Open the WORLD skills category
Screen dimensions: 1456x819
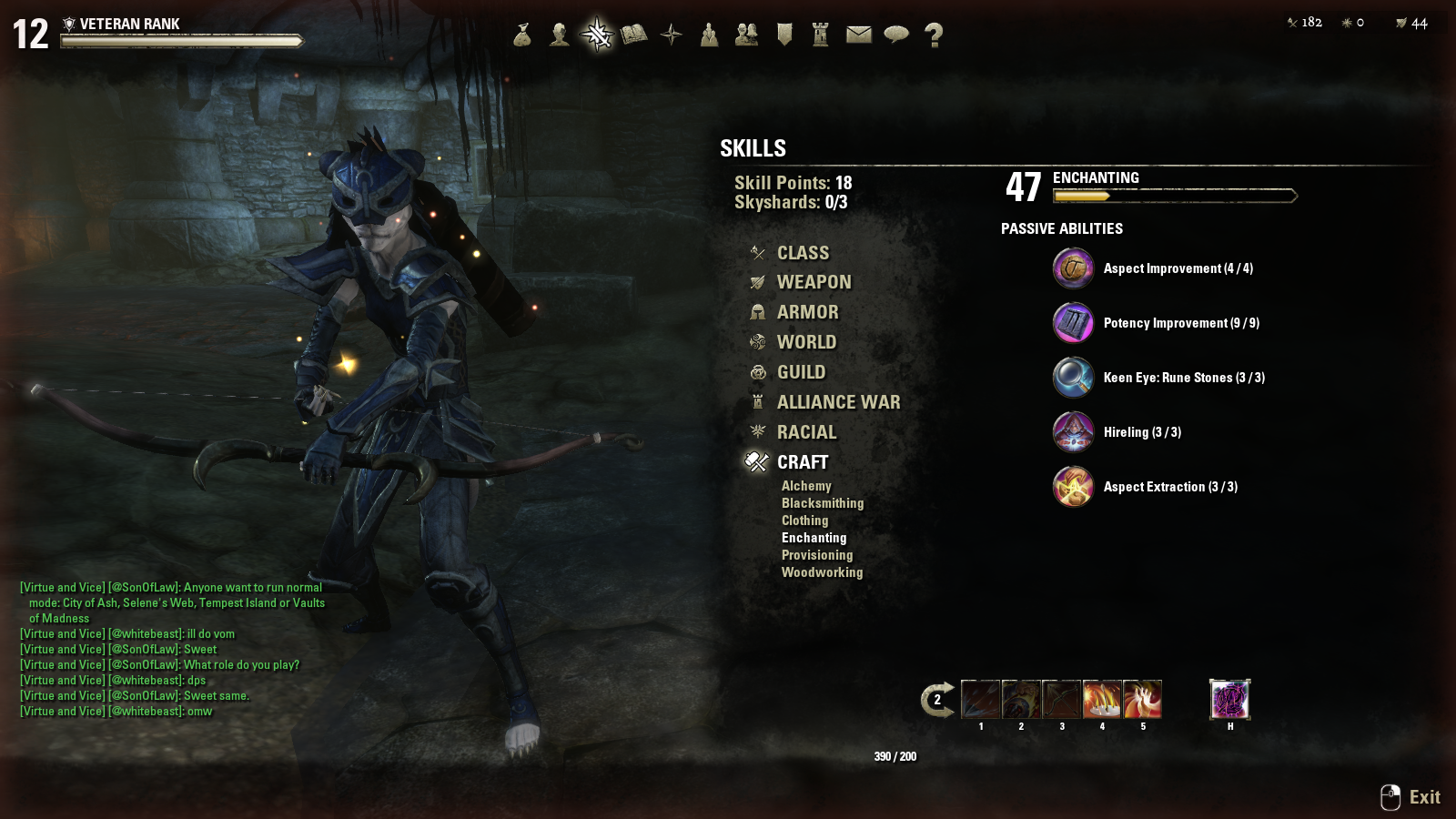pos(805,343)
